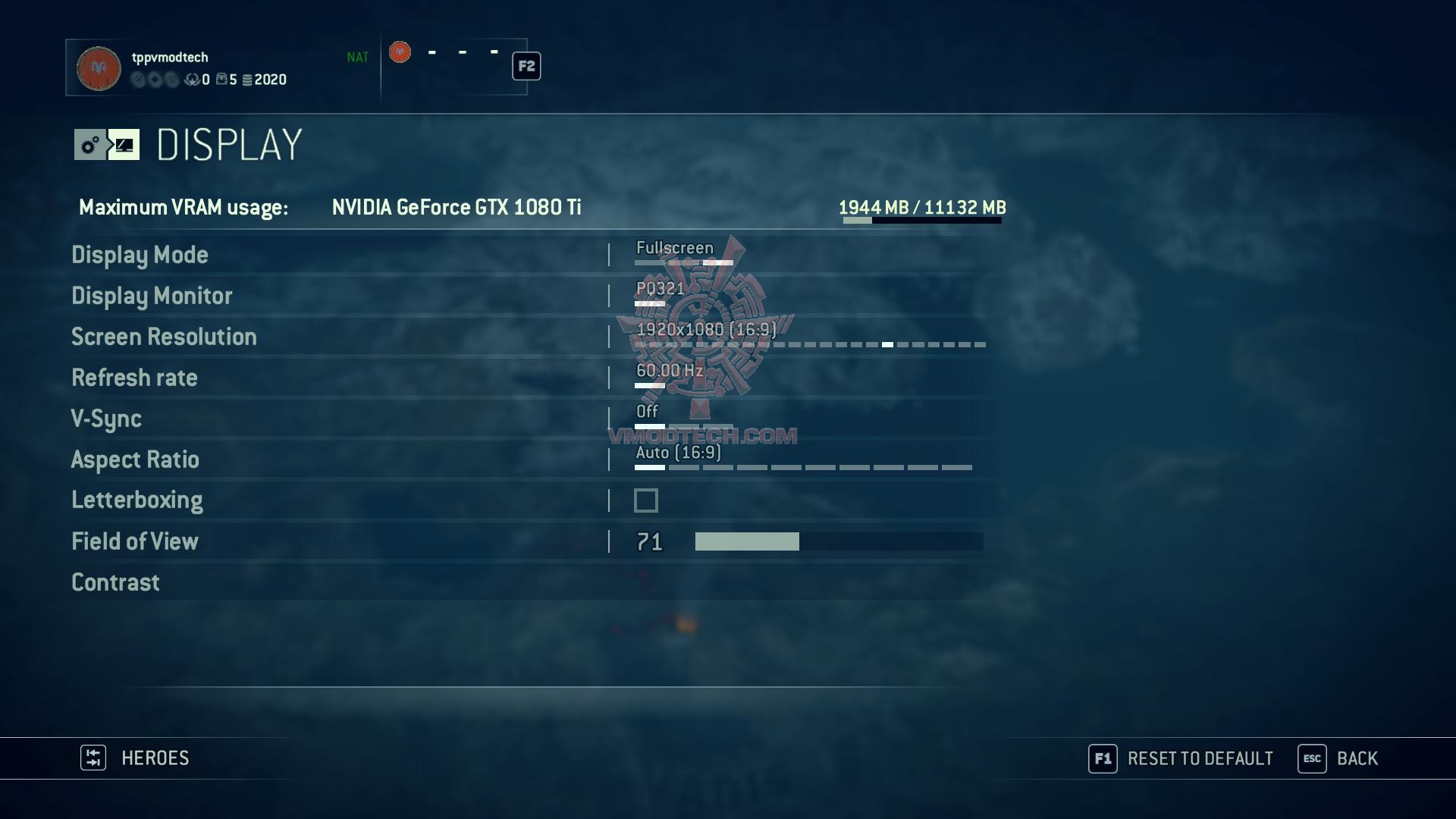The width and height of the screenshot is (1456, 819).
Task: Select the Contrast setting row
Action: tap(115, 582)
